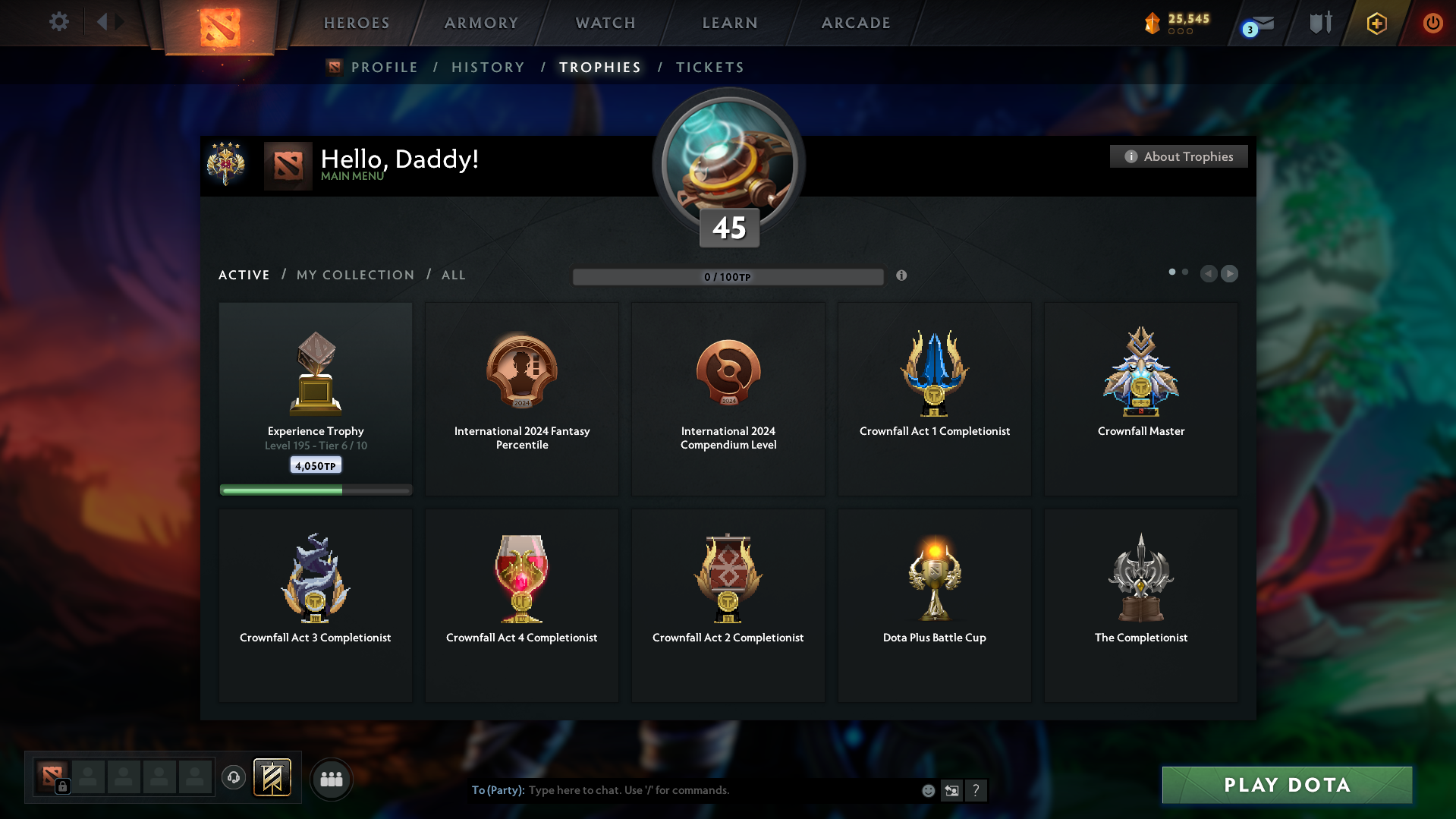
Task: Select the second pagination dot above the arrows
Action: tap(1185, 271)
